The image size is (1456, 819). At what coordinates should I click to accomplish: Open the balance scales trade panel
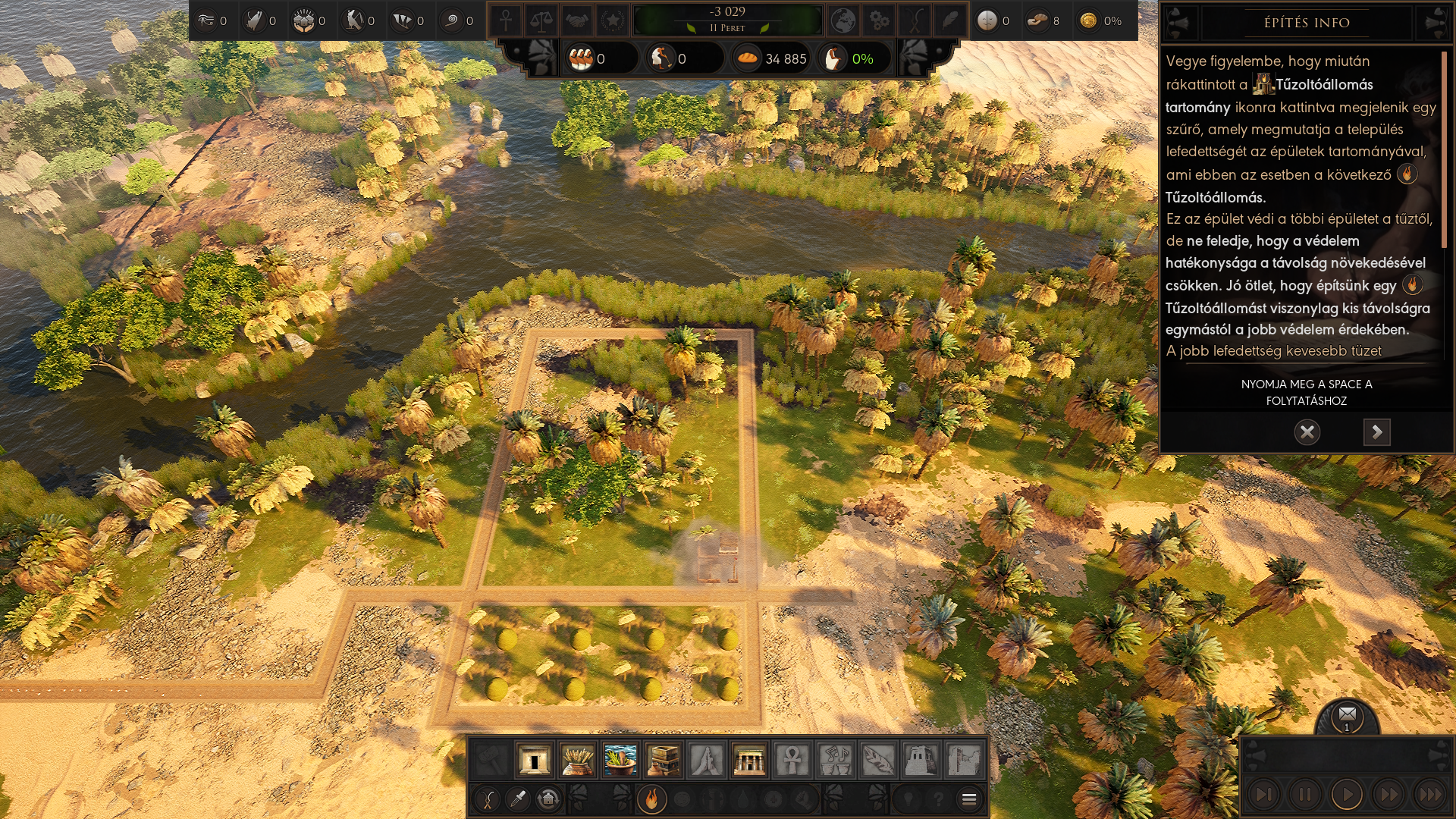coord(541,20)
